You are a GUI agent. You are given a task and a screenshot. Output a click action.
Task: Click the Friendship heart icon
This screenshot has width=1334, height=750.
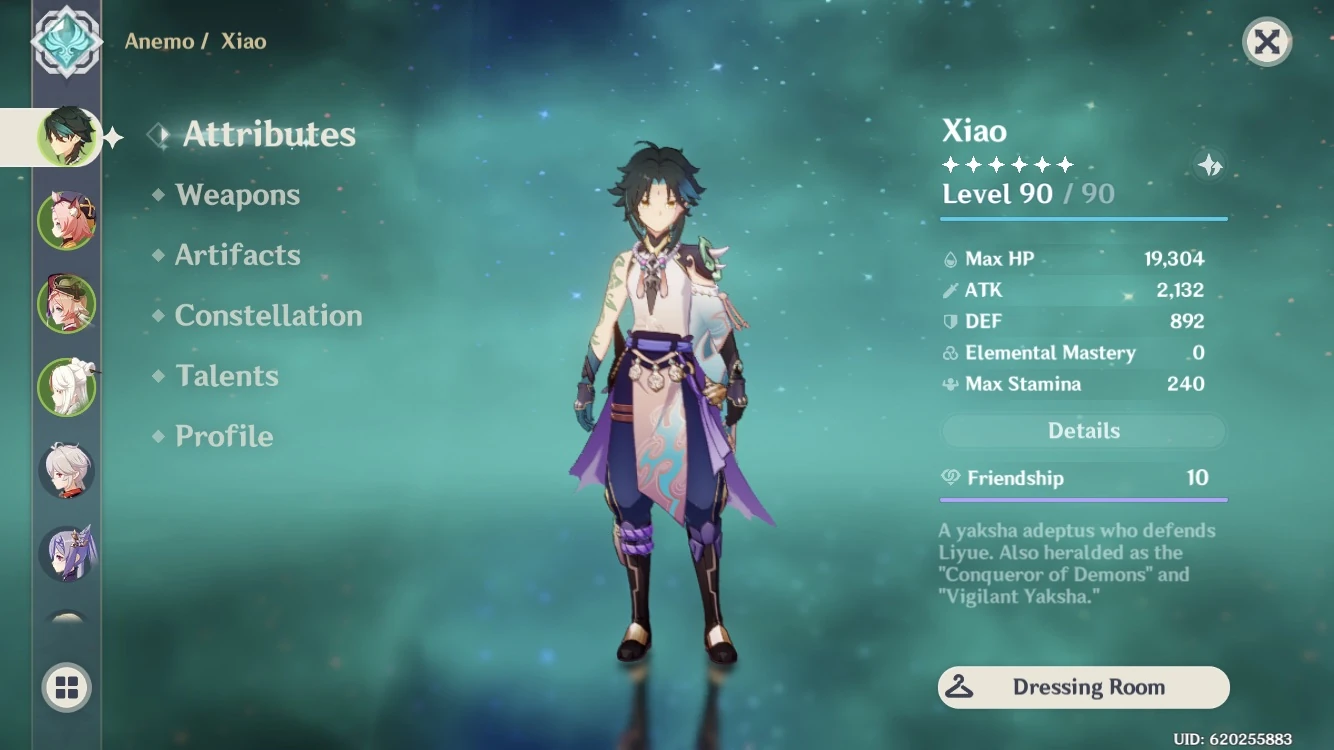(951, 478)
